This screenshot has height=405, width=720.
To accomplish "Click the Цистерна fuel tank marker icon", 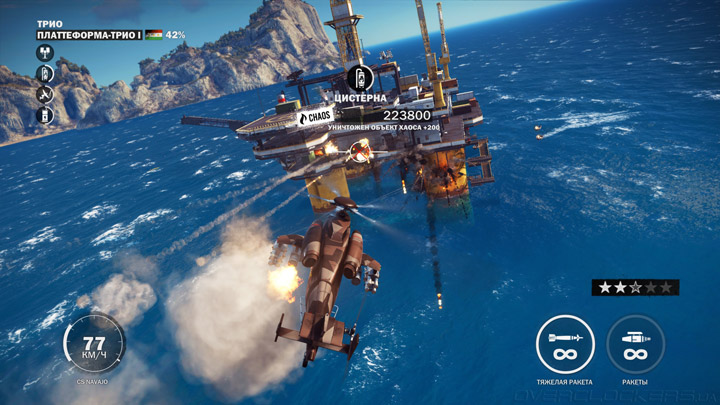I will (x=359, y=78).
